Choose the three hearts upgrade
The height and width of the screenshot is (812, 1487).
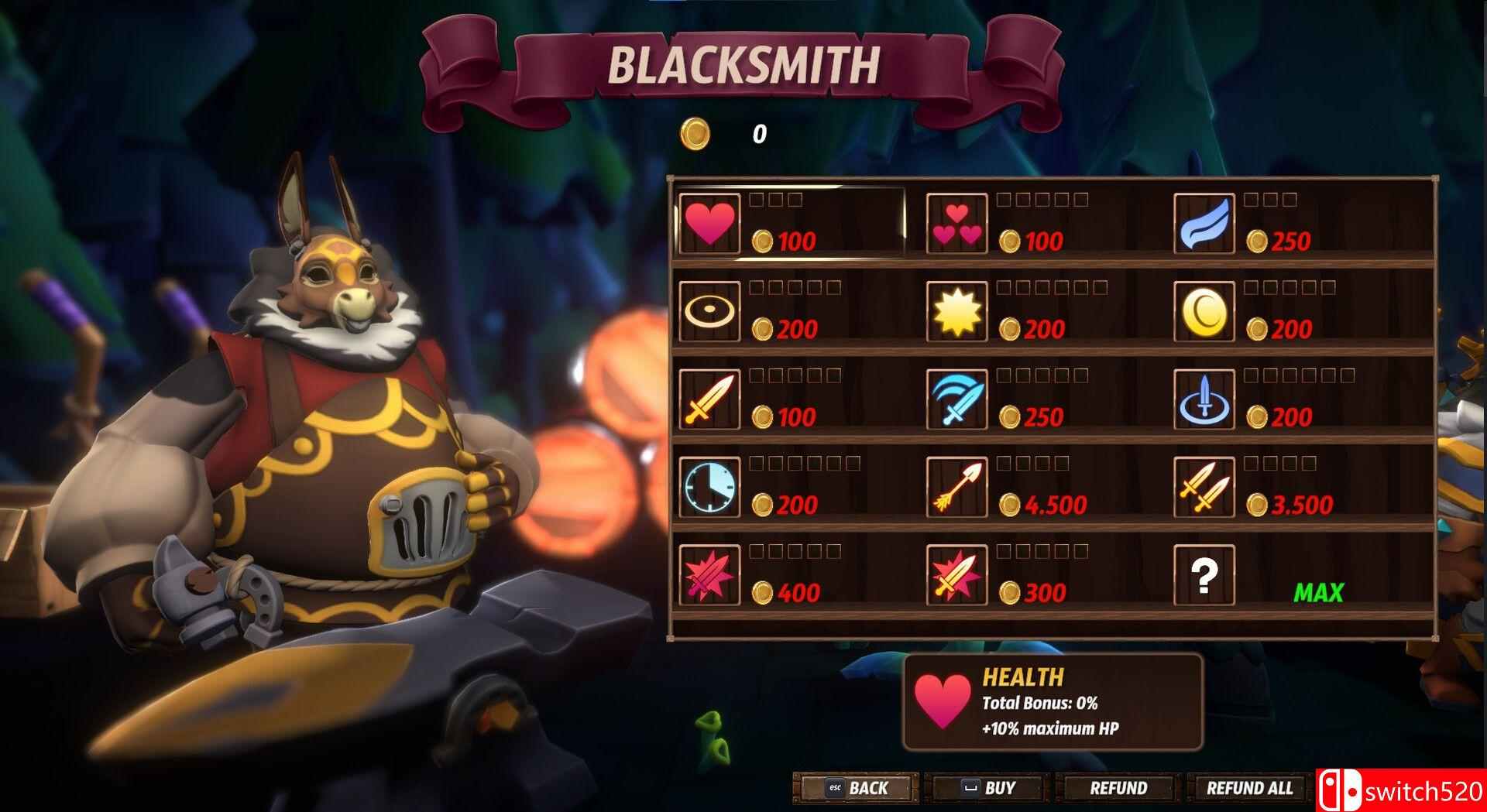(x=956, y=223)
